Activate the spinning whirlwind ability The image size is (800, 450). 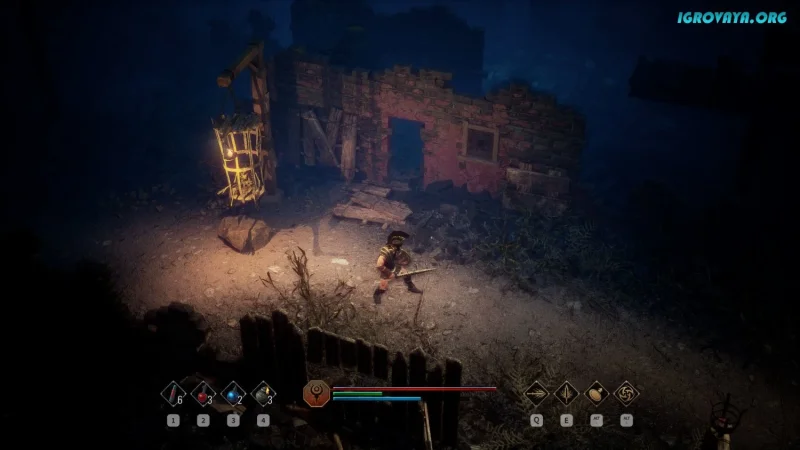pos(627,393)
